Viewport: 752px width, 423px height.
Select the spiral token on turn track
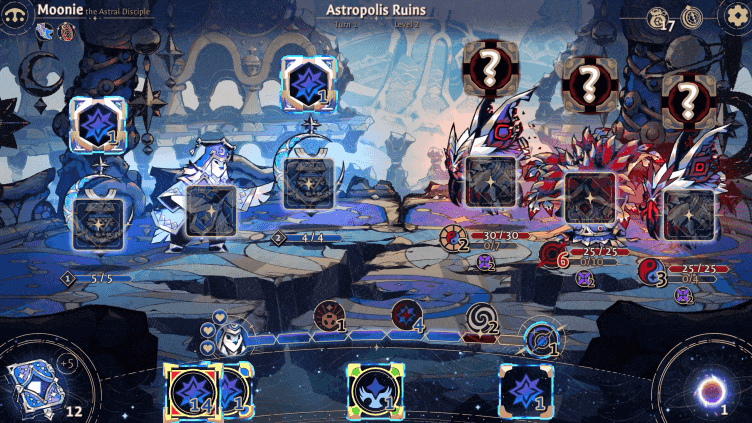click(482, 319)
